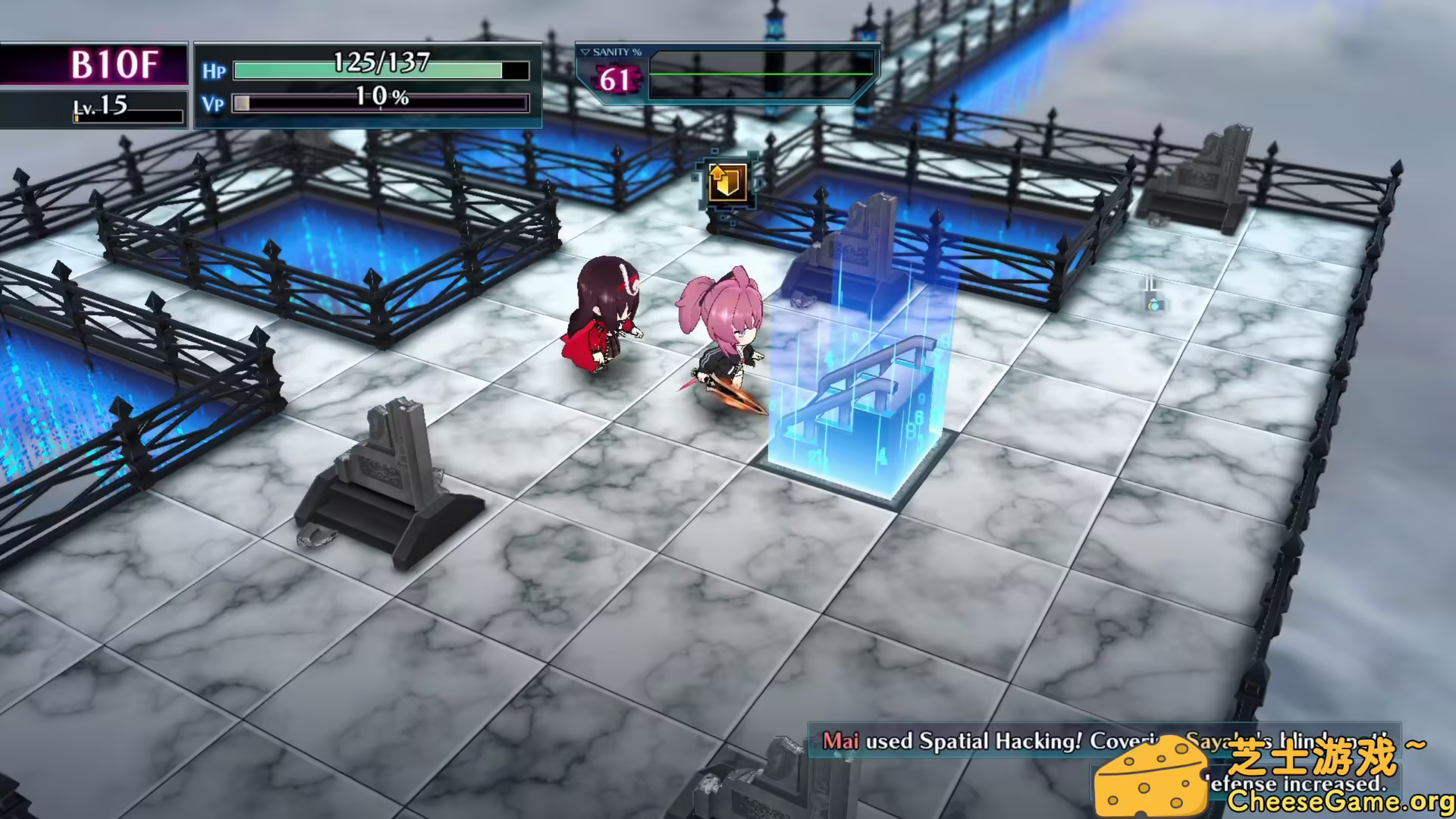1456x819 pixels.
Task: Click the VP label icon
Action: (213, 105)
